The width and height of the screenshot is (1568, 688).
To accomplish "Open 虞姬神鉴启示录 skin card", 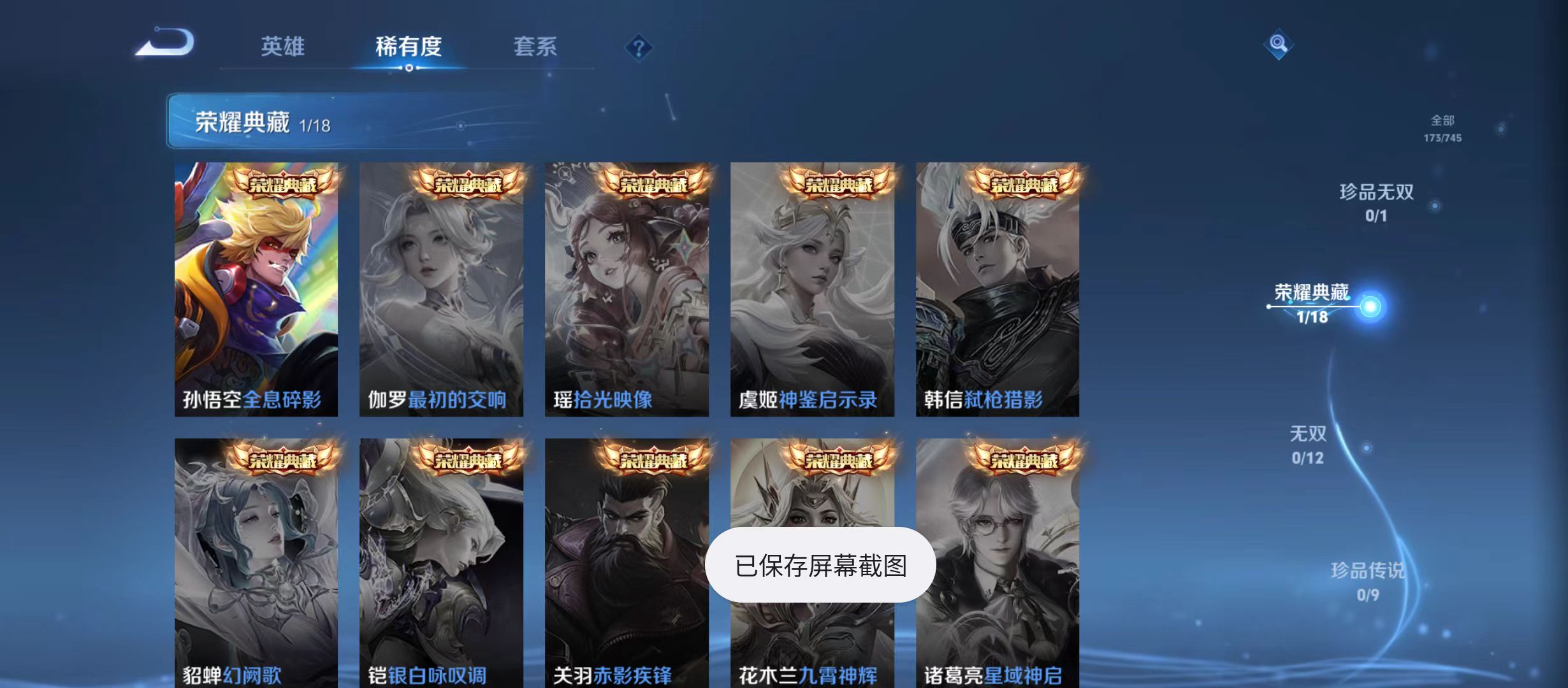I will coord(813,287).
